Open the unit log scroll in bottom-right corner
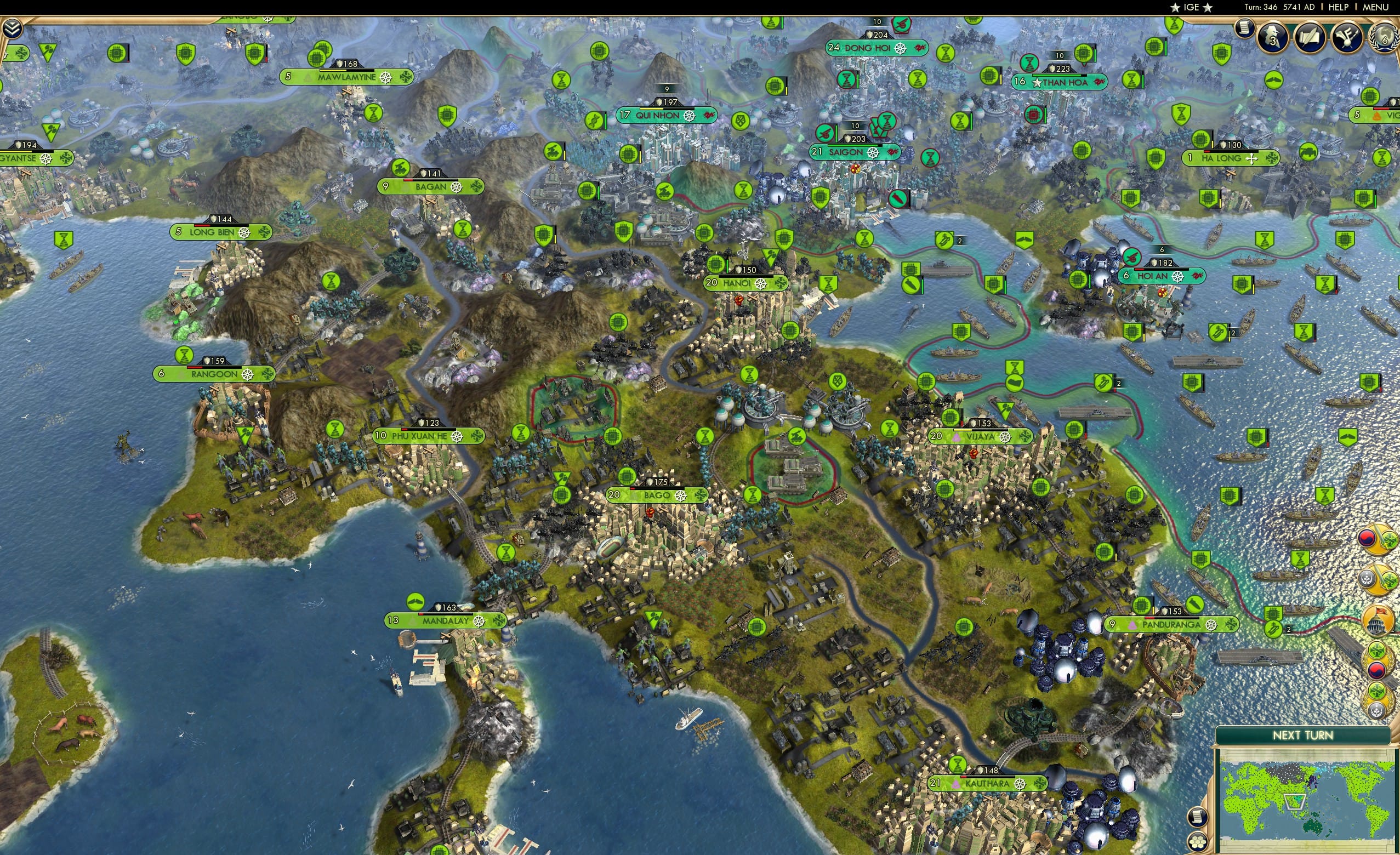 pyautogui.click(x=1198, y=817)
